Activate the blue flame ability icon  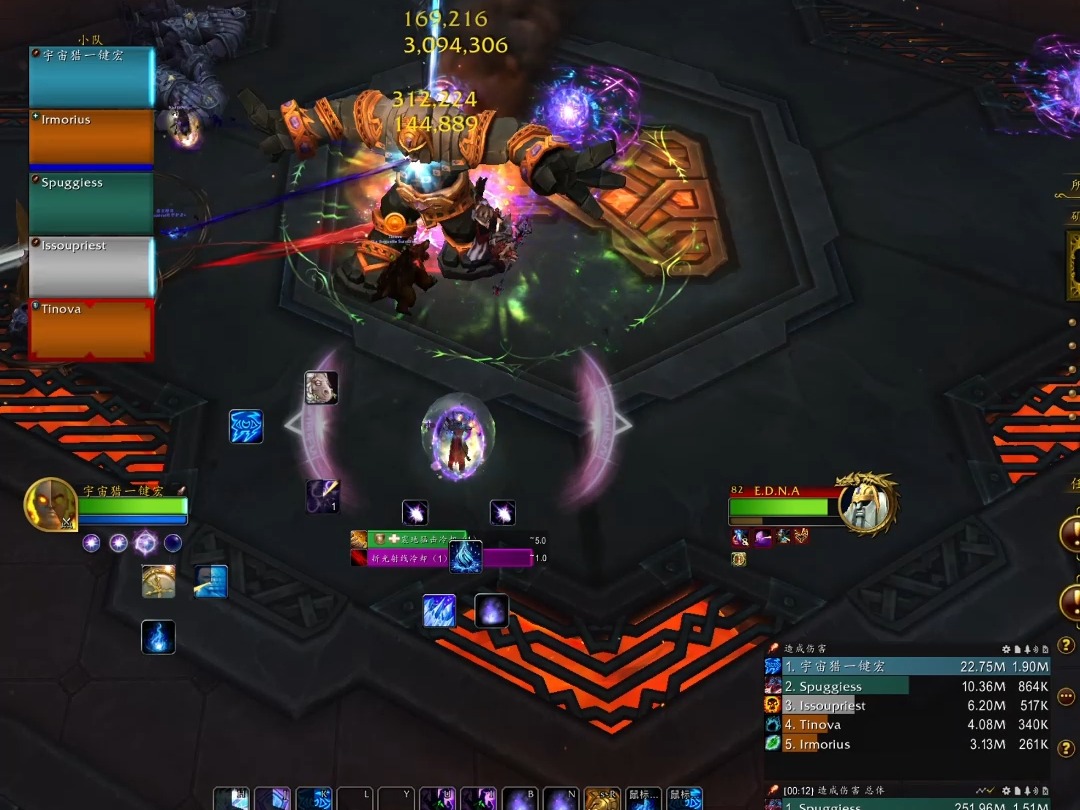158,637
